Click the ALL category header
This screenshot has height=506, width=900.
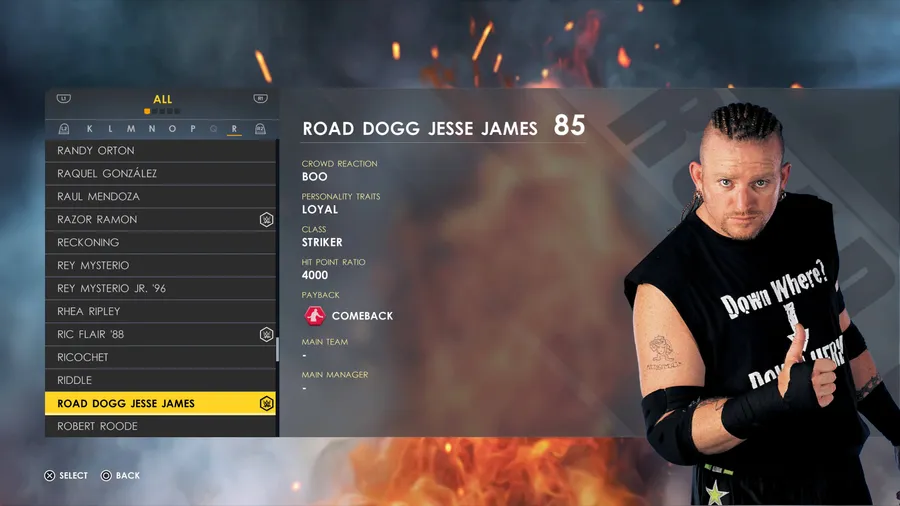tap(162, 99)
